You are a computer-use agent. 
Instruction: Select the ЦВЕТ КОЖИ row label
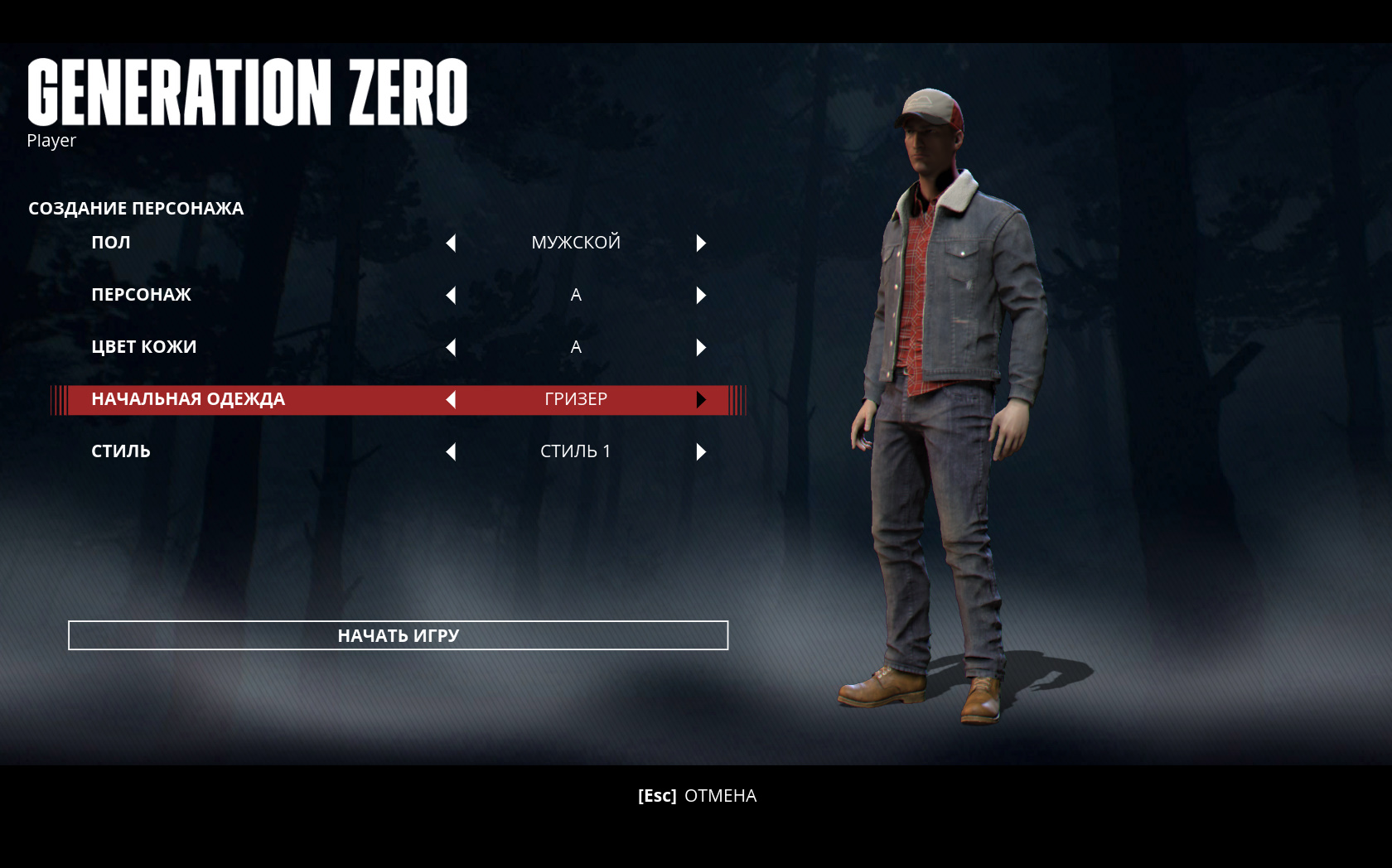(143, 347)
